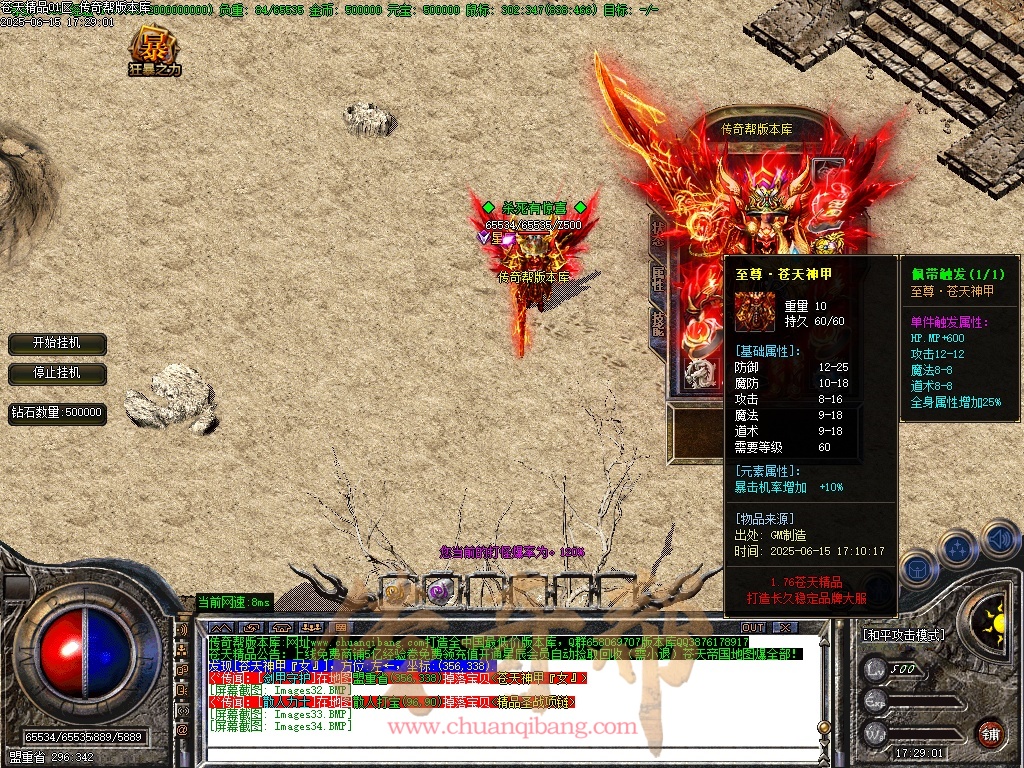1024x768 pixels.
Task: Use the purple swirl scroll in belt
Action: click(437, 591)
